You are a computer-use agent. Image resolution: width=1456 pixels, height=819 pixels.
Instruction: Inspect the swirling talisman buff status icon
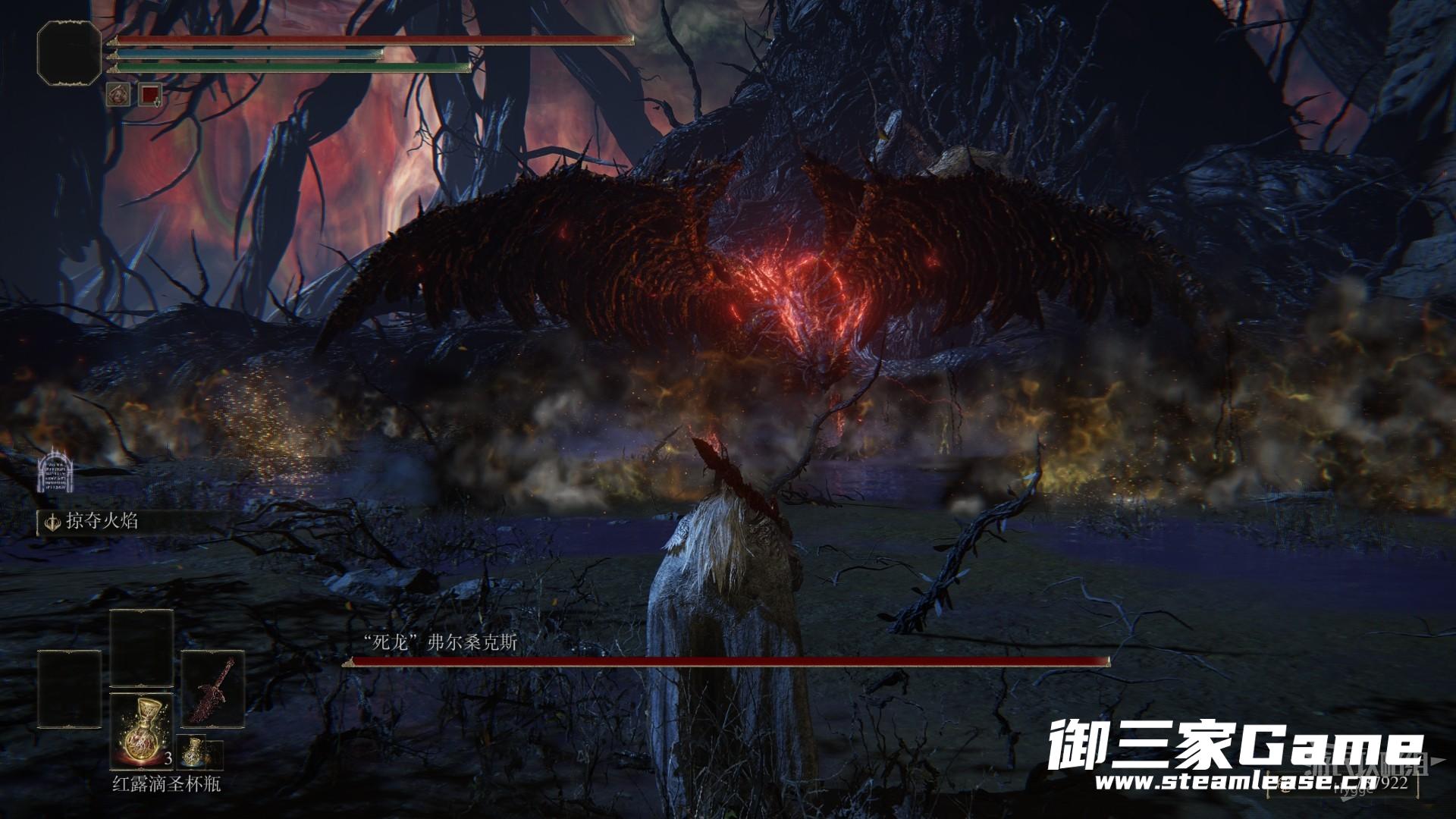pos(120,95)
